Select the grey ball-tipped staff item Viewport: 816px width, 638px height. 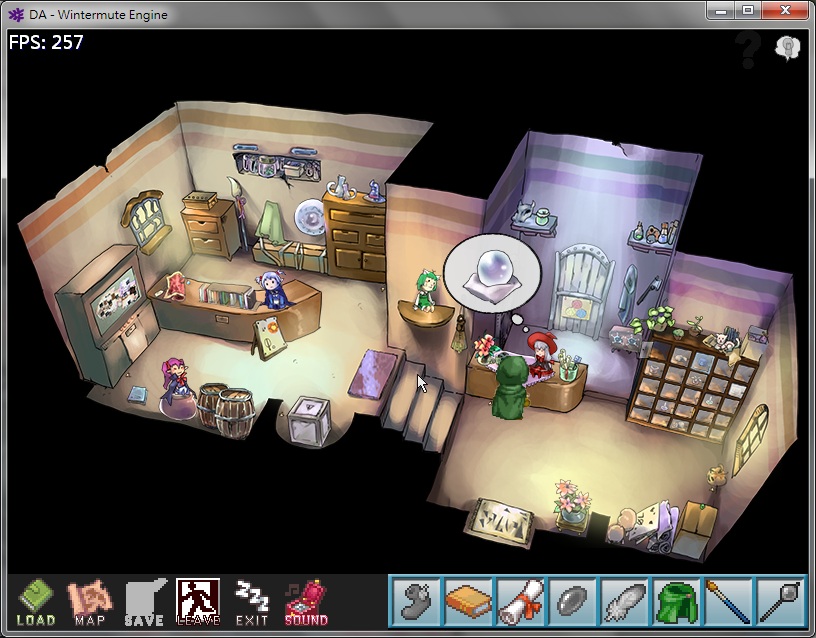coord(779,601)
